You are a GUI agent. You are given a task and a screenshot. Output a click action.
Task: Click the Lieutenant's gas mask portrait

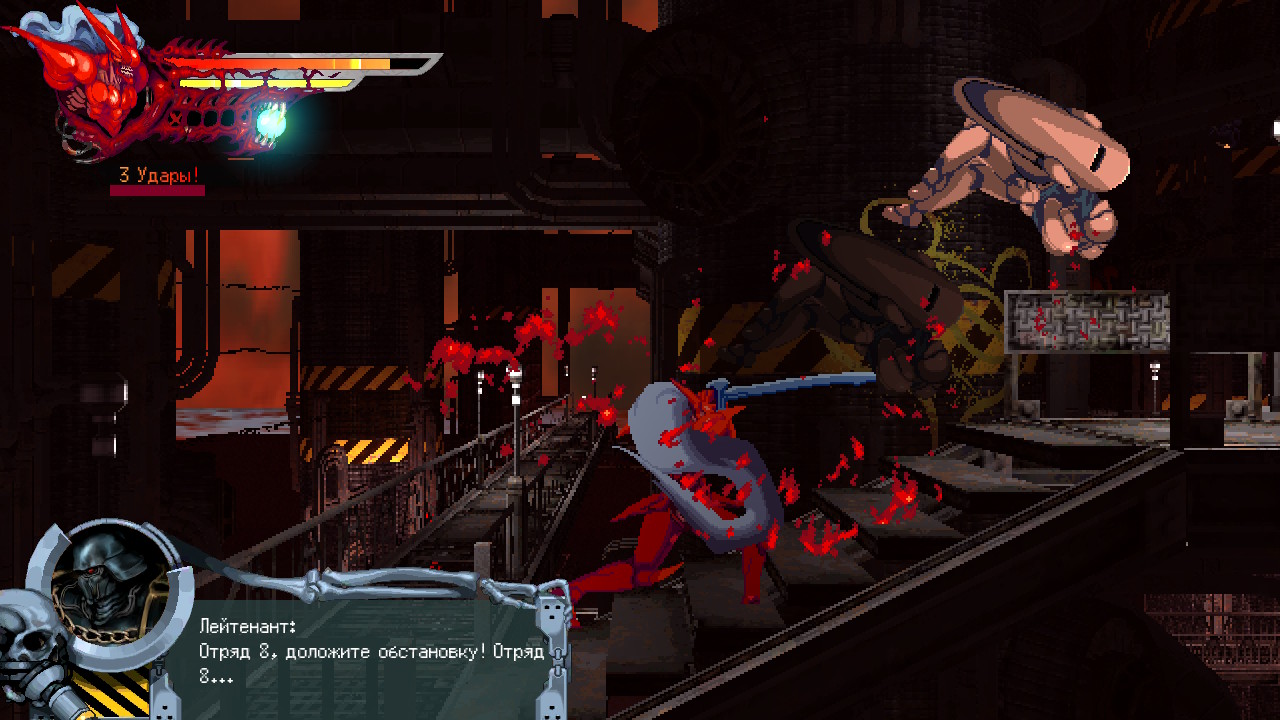click(x=109, y=590)
